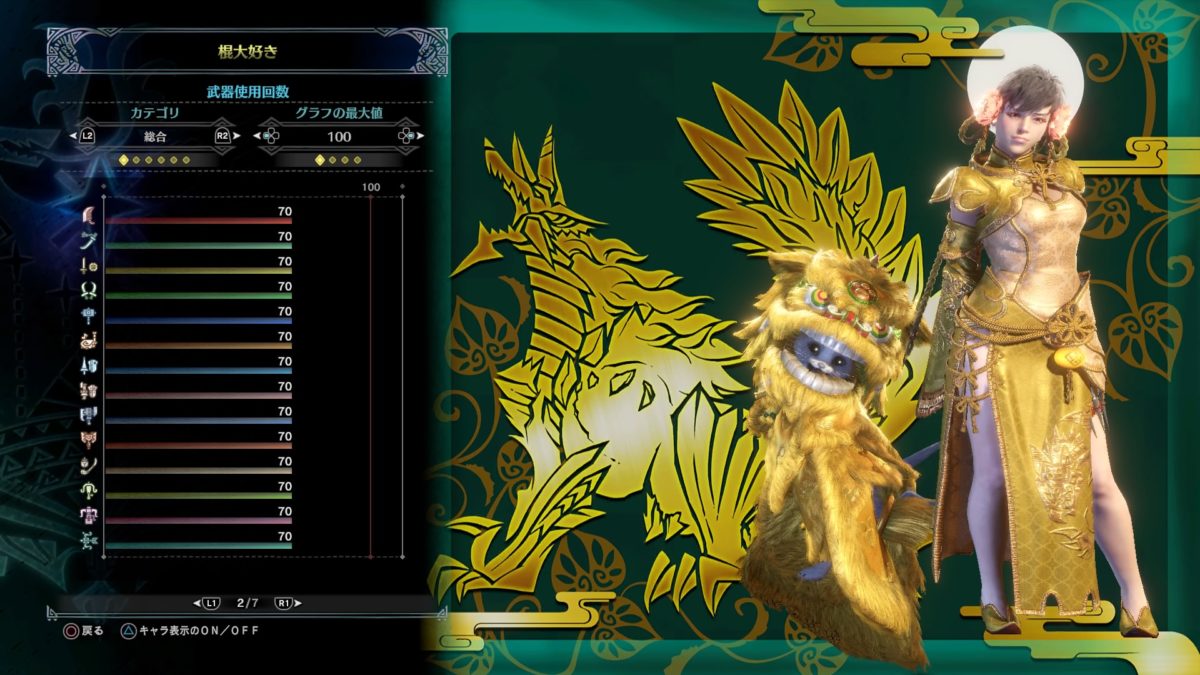The height and width of the screenshot is (675, 1200).
Task: Click the left arrow beside the 総合 category
Action: pos(73,136)
